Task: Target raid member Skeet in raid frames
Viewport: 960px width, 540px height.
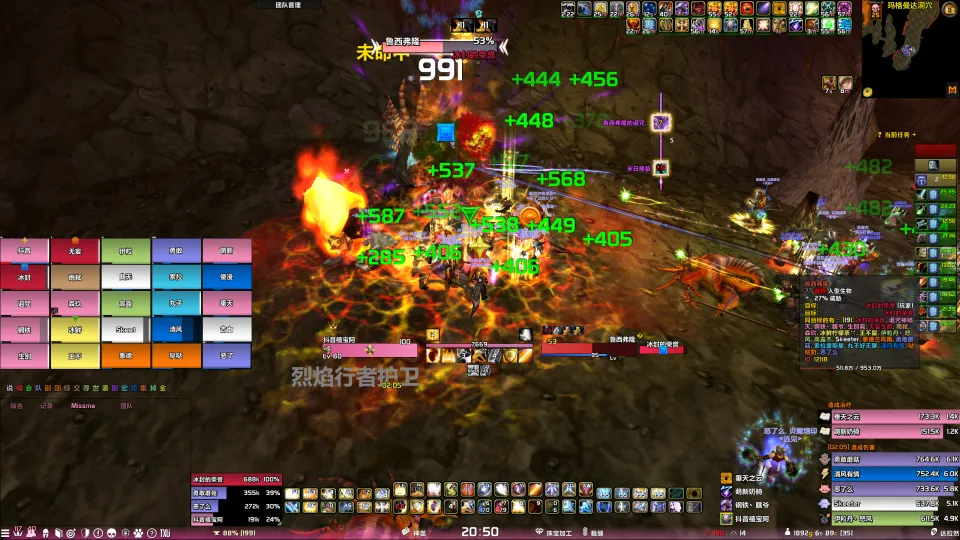Action: pyautogui.click(x=126, y=329)
